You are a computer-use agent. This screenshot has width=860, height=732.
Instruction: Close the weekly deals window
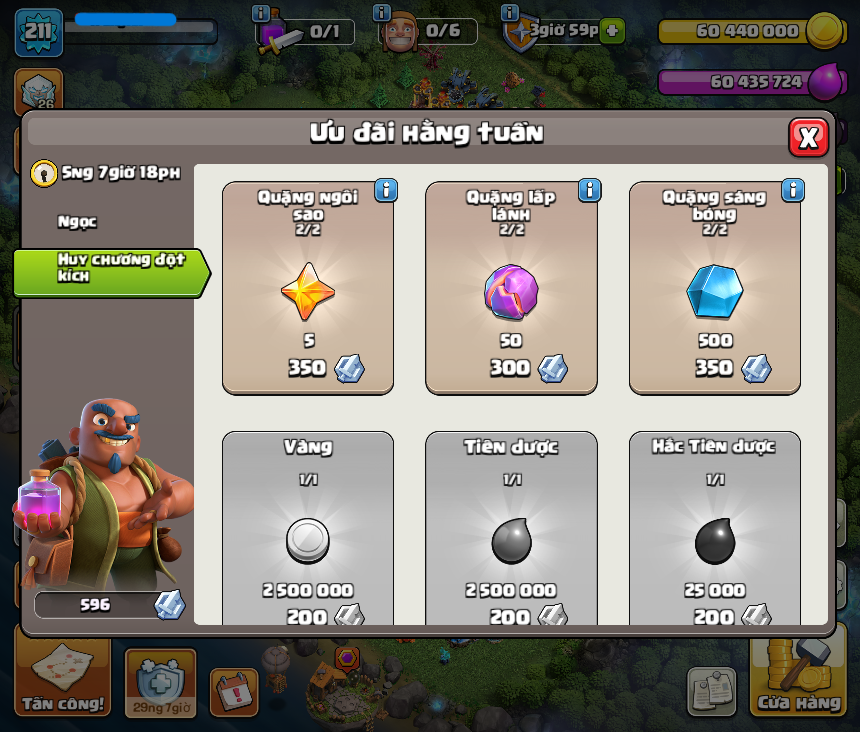point(808,137)
